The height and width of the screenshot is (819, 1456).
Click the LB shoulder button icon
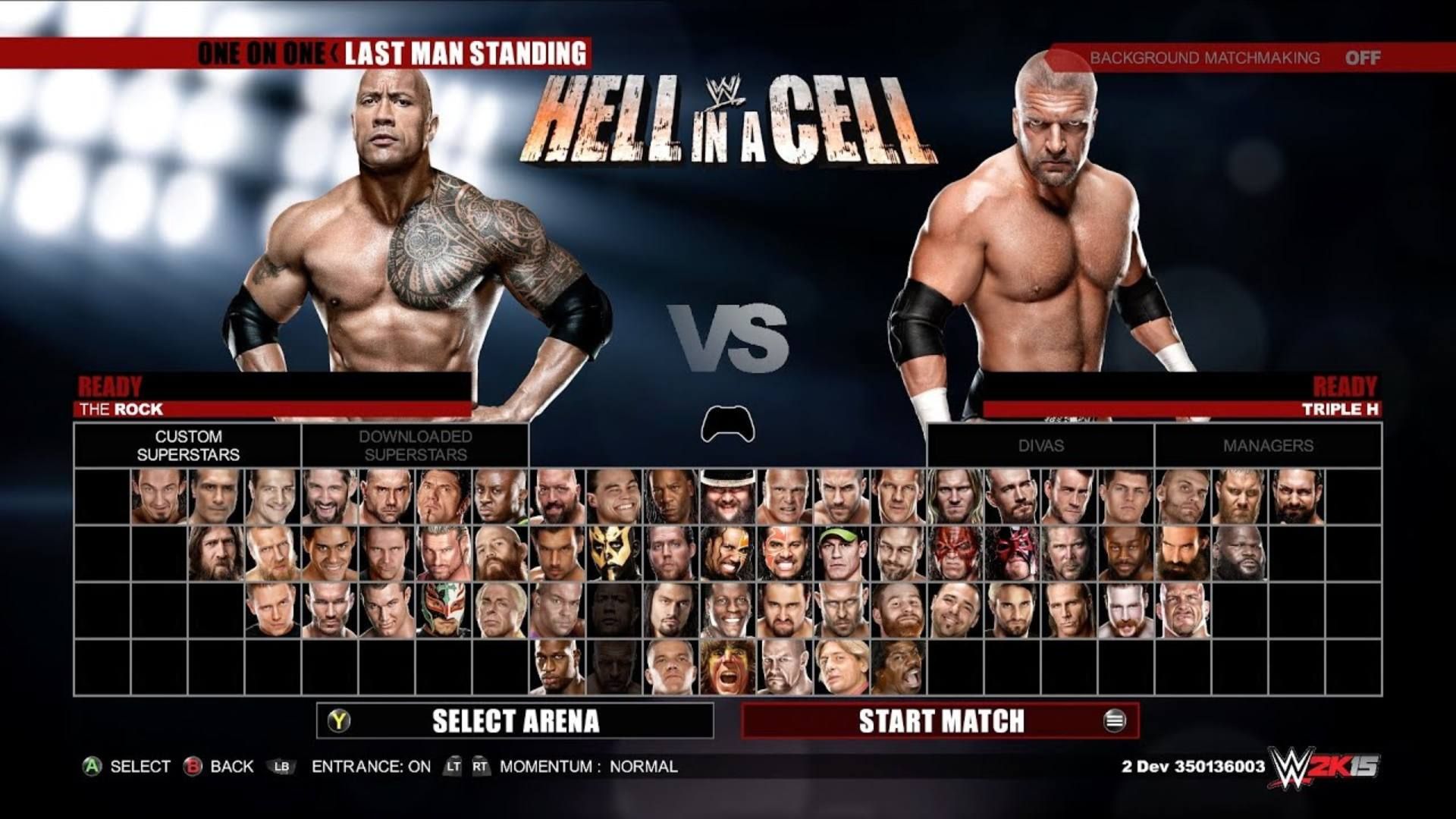tap(281, 767)
